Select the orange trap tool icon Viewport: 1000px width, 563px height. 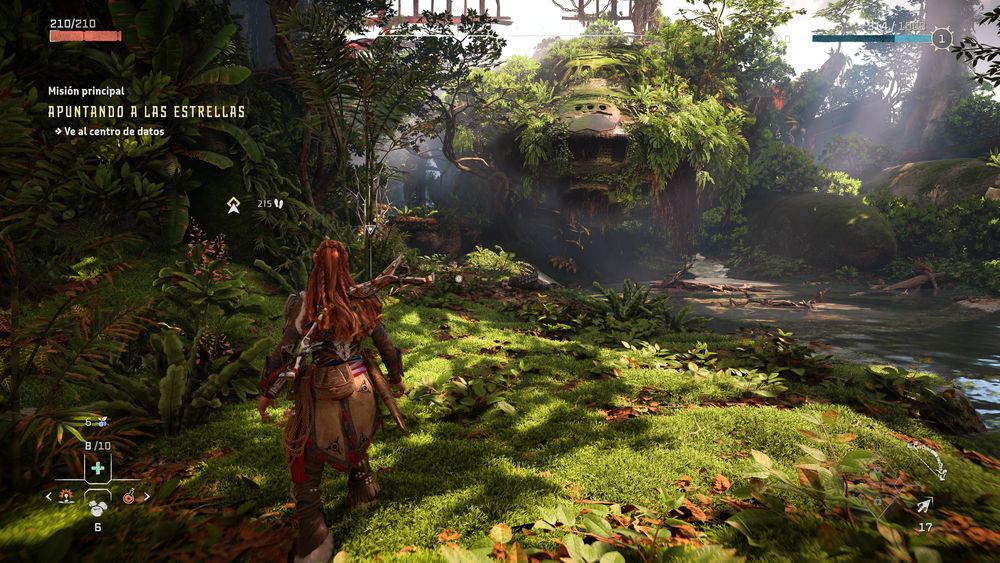pos(66,496)
